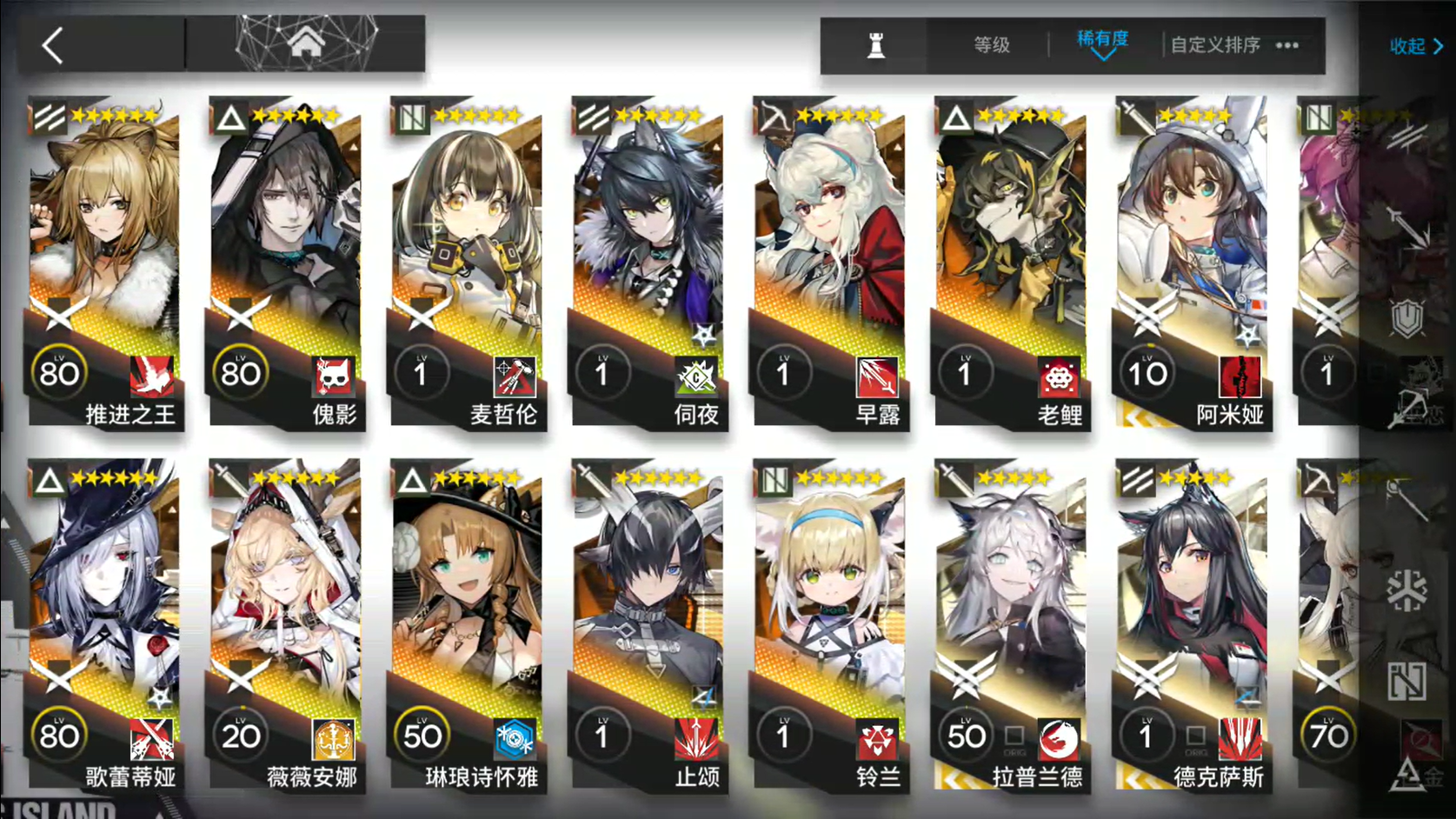Click 歌蕾蒂娅's level 80 indicator ring
The image size is (1456, 819).
pyautogui.click(x=57, y=736)
